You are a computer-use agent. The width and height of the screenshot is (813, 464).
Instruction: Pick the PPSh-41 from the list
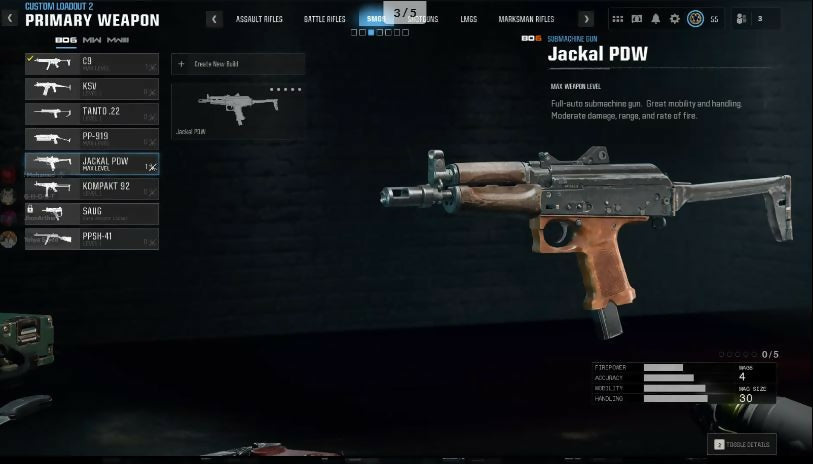coord(91,238)
